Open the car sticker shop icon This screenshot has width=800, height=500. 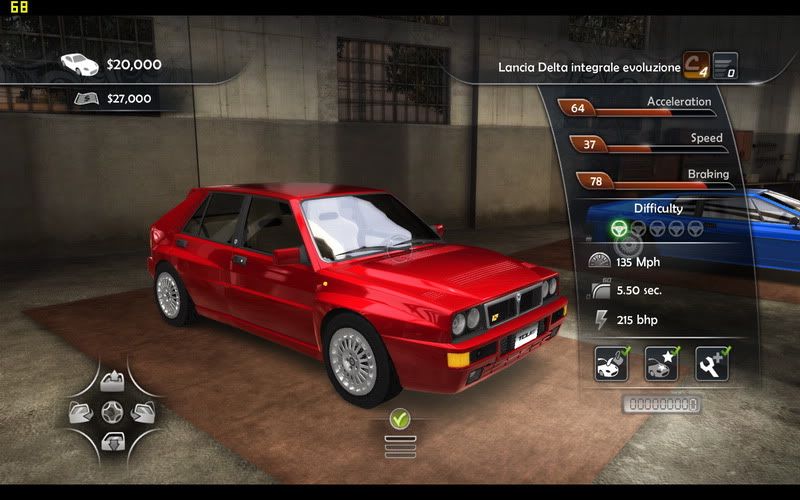661,364
